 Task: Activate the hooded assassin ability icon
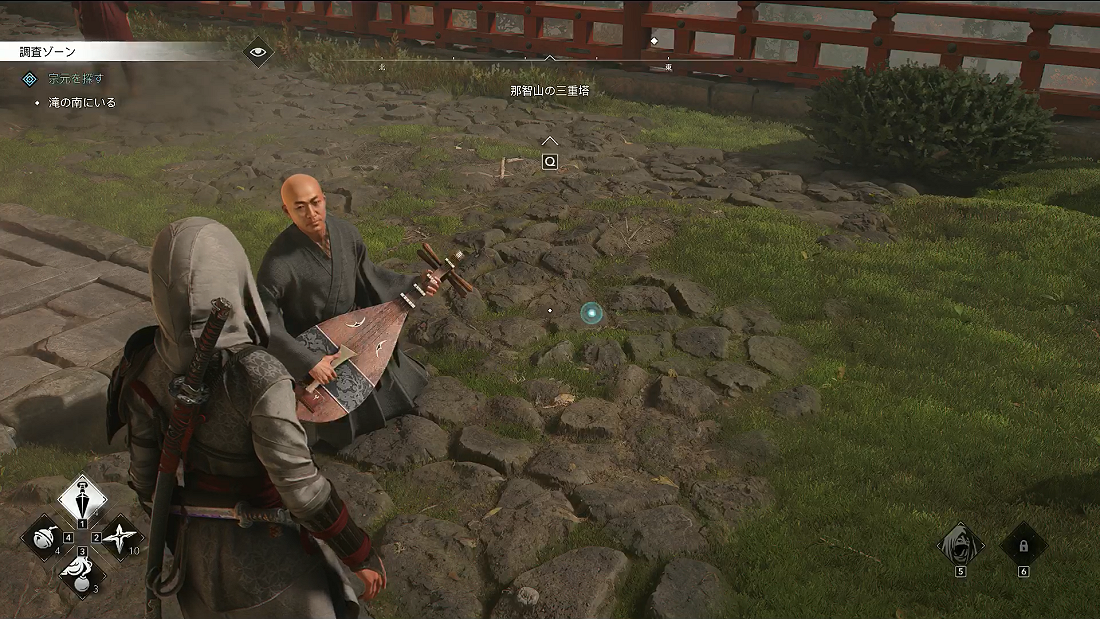click(960, 545)
